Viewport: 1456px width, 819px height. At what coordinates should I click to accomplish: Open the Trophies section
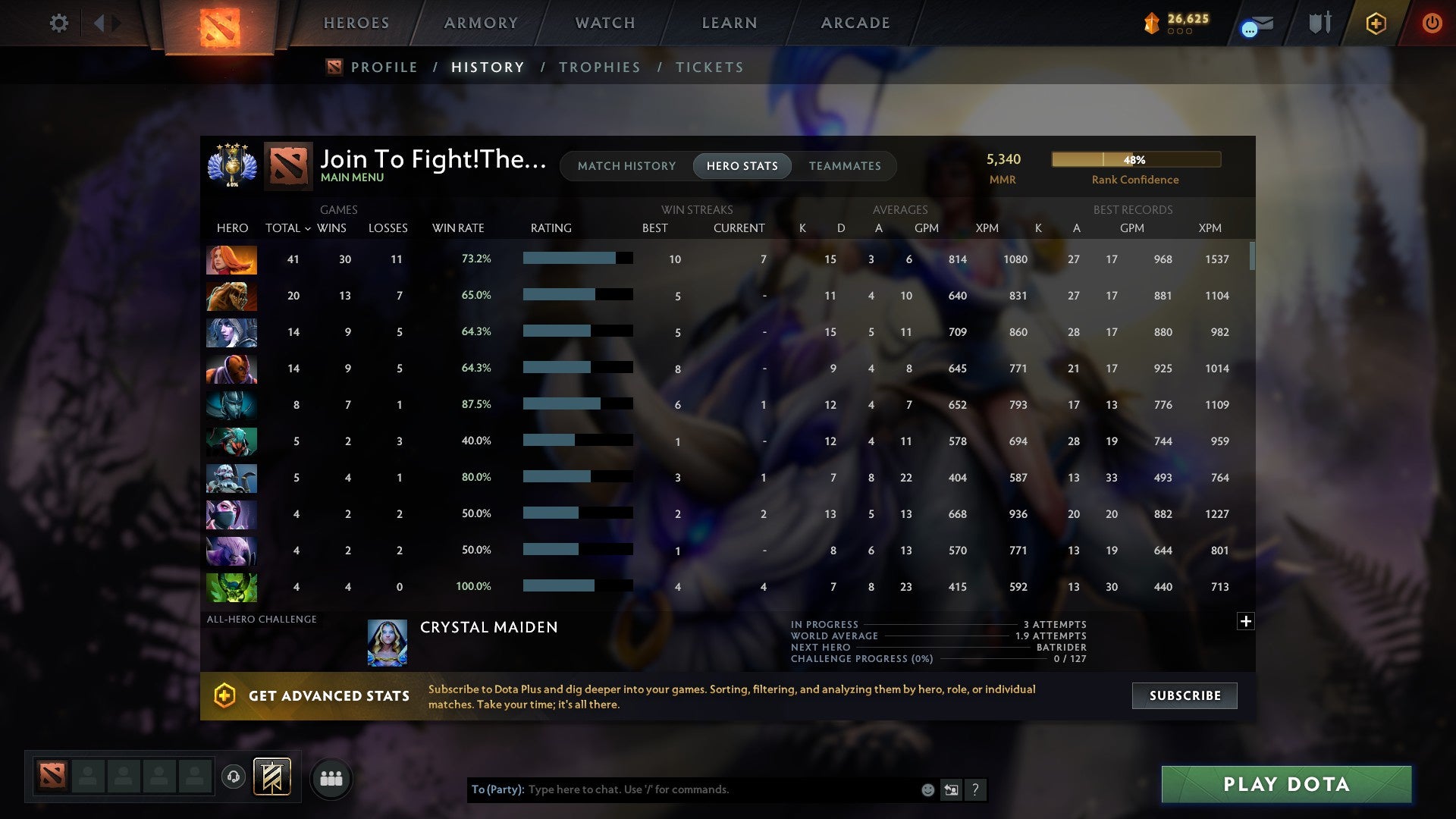click(x=599, y=67)
